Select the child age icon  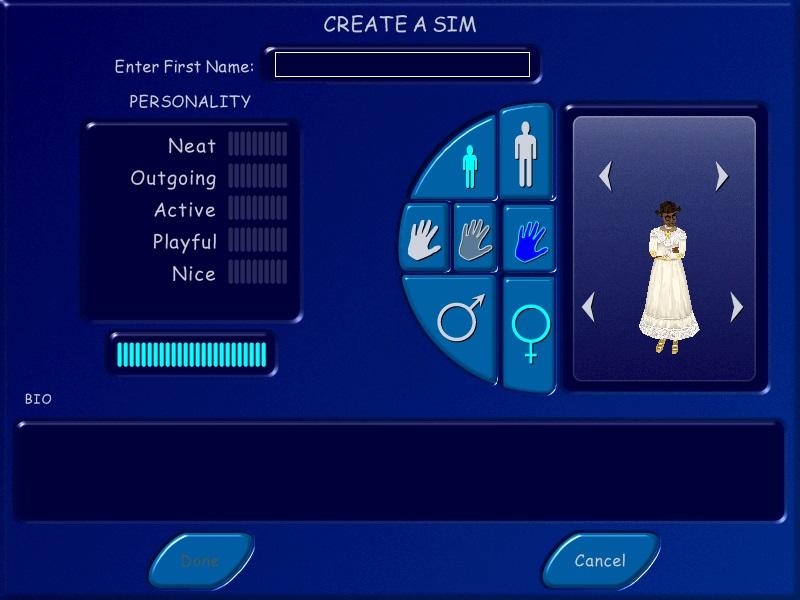(470, 166)
